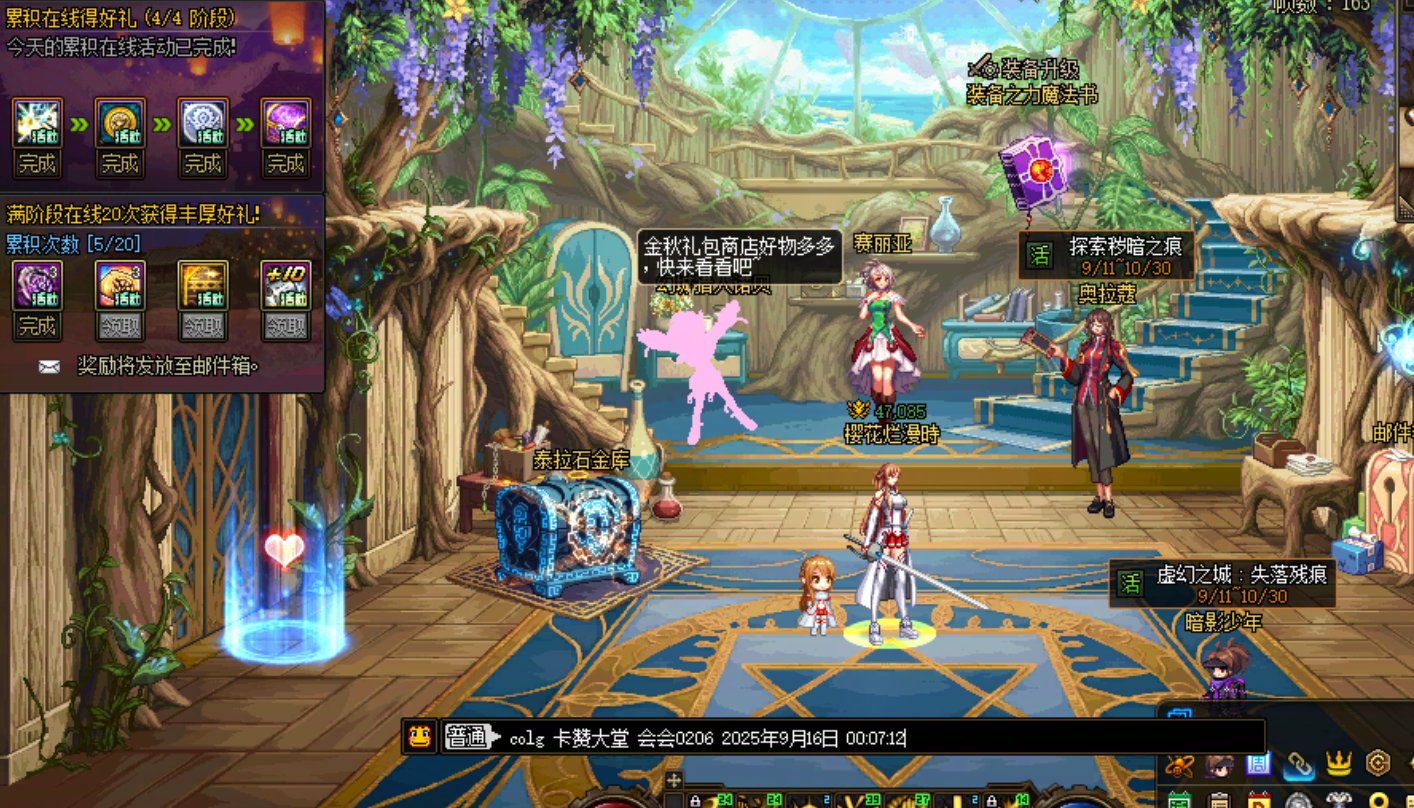The image size is (1414, 808).
Task: Open the chat emoji face button
Action: (x=419, y=737)
